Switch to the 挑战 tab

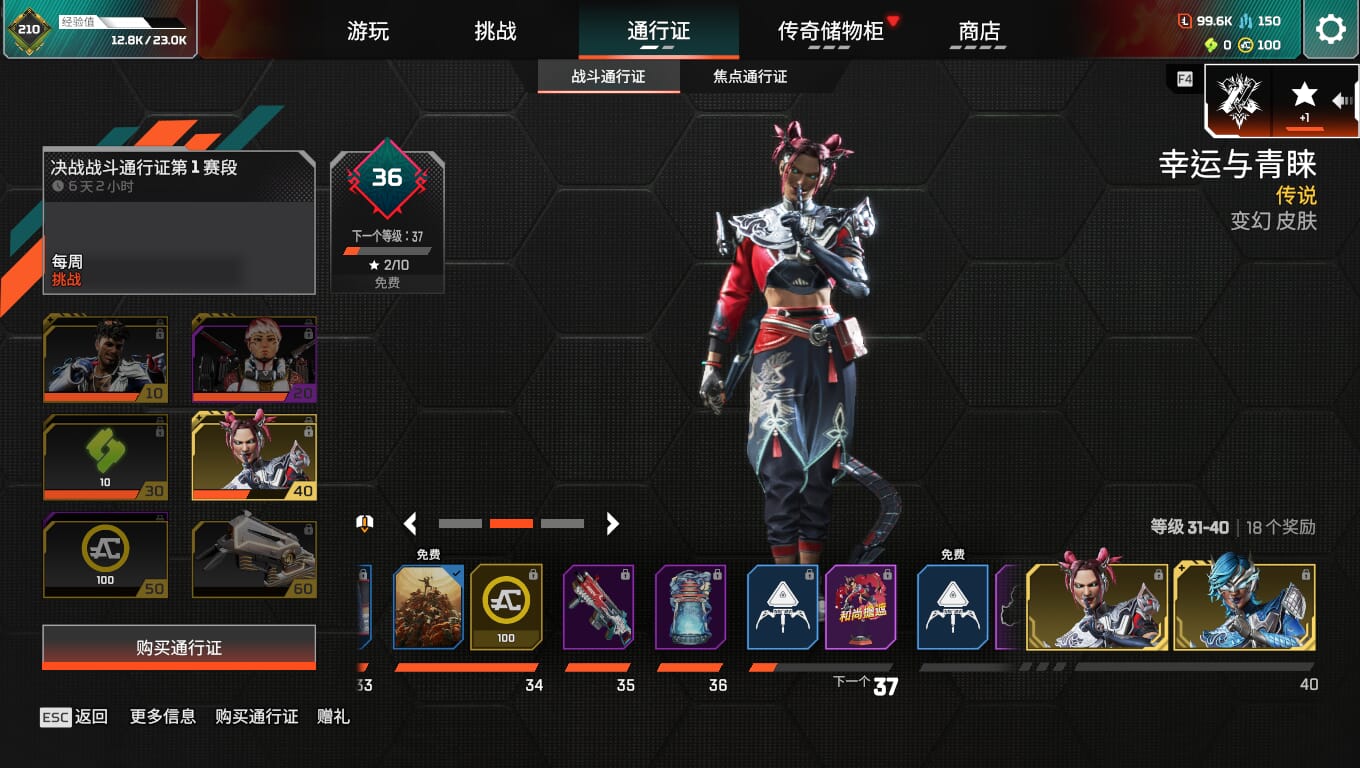495,31
